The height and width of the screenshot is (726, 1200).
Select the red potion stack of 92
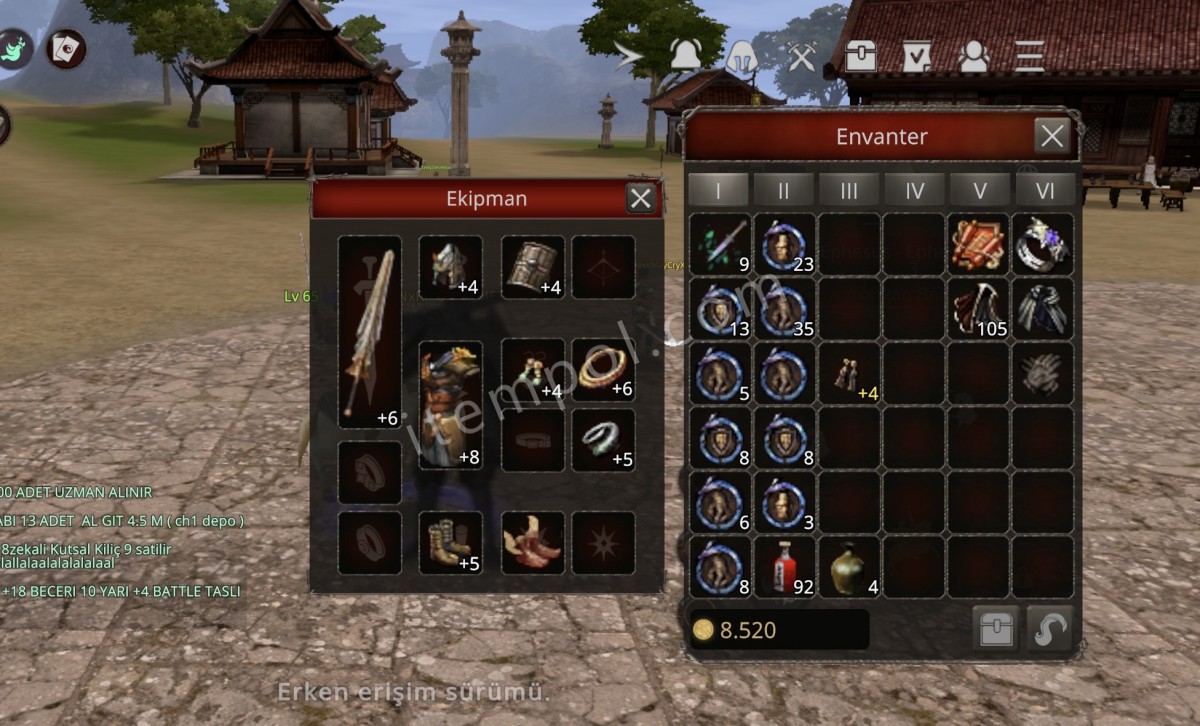click(x=785, y=567)
